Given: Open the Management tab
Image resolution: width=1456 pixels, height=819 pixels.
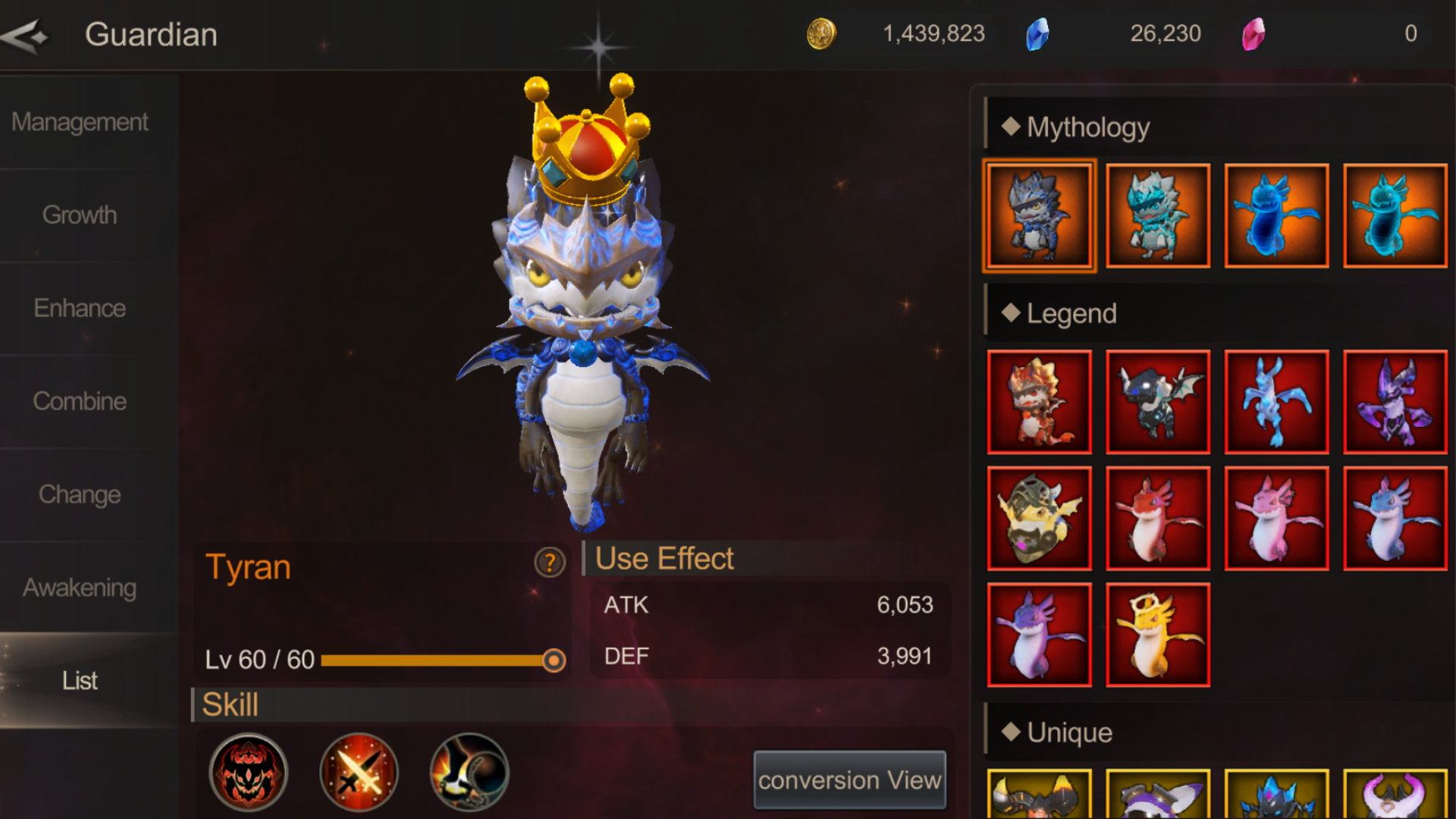Looking at the screenshot, I should 80,122.
